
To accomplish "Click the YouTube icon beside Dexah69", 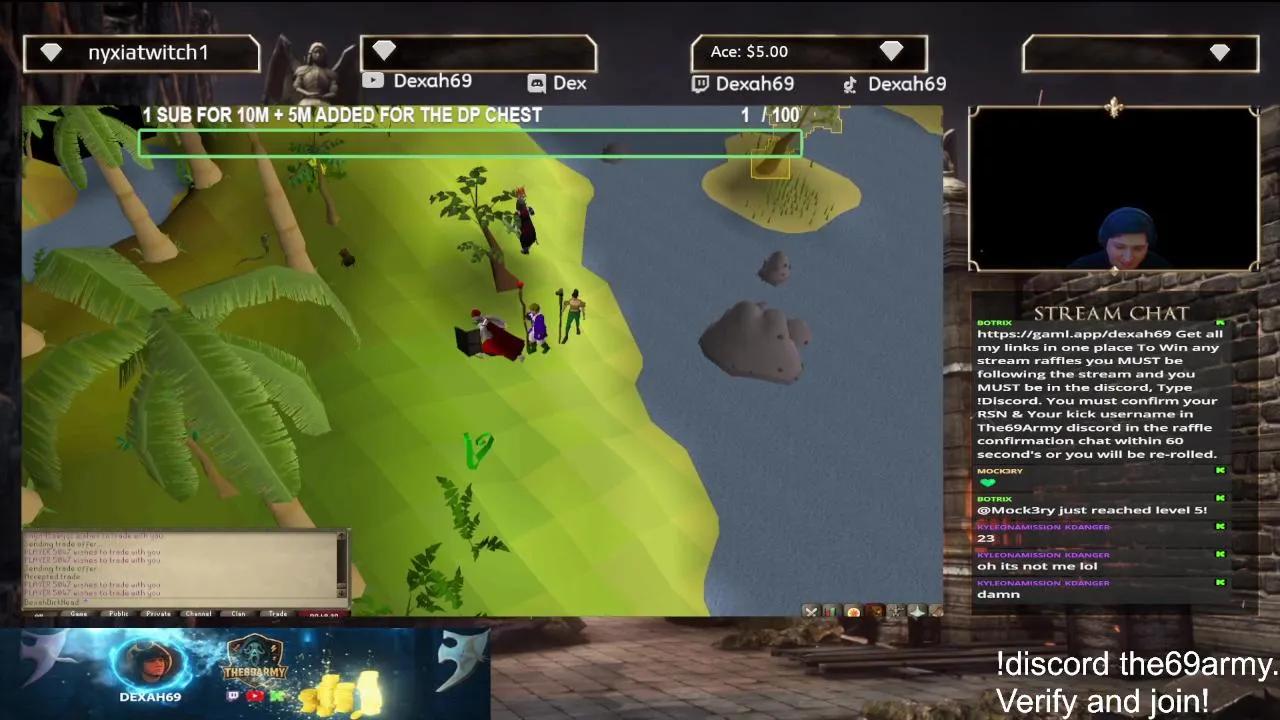I will click(373, 83).
